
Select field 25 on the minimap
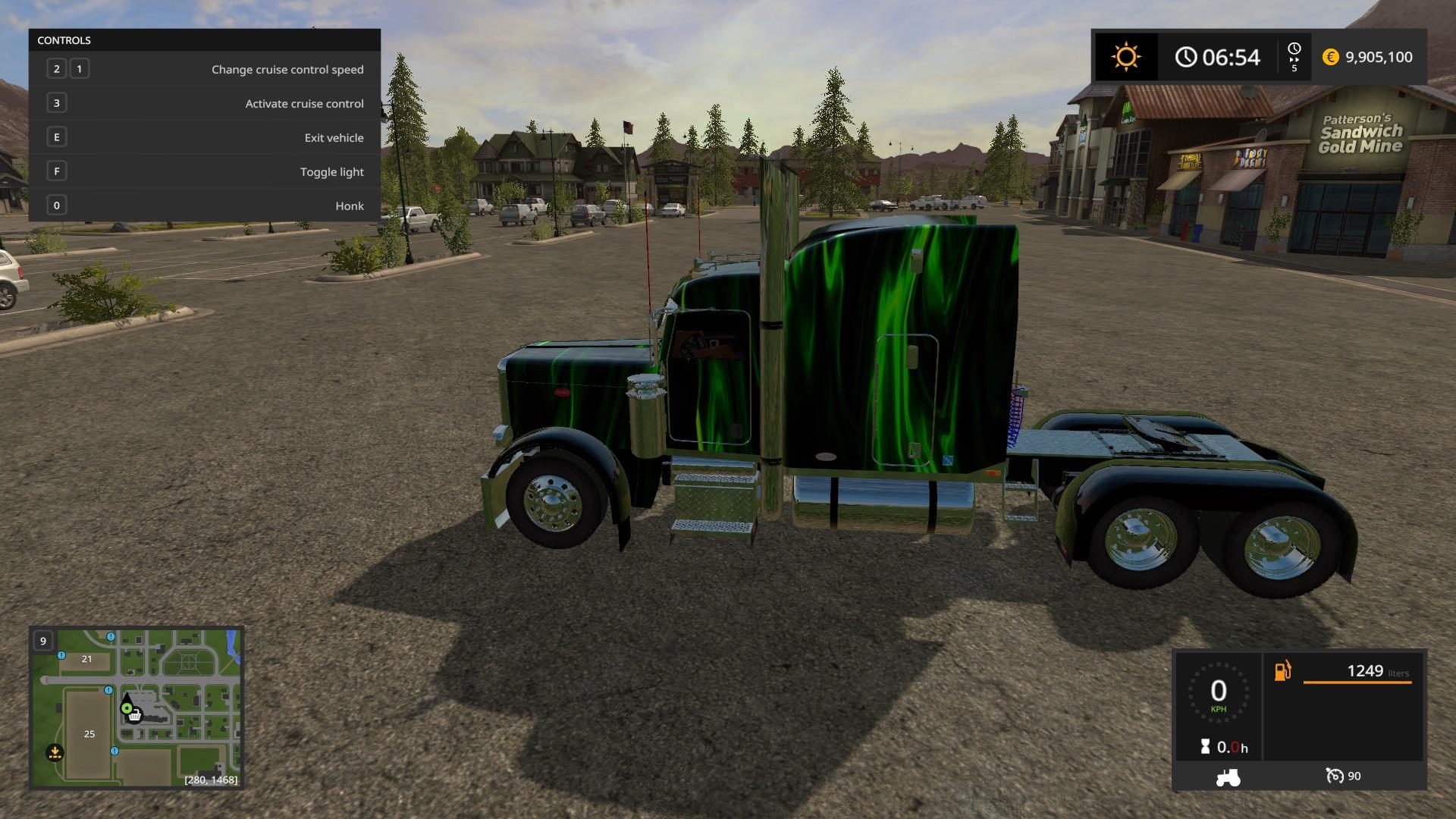89,734
